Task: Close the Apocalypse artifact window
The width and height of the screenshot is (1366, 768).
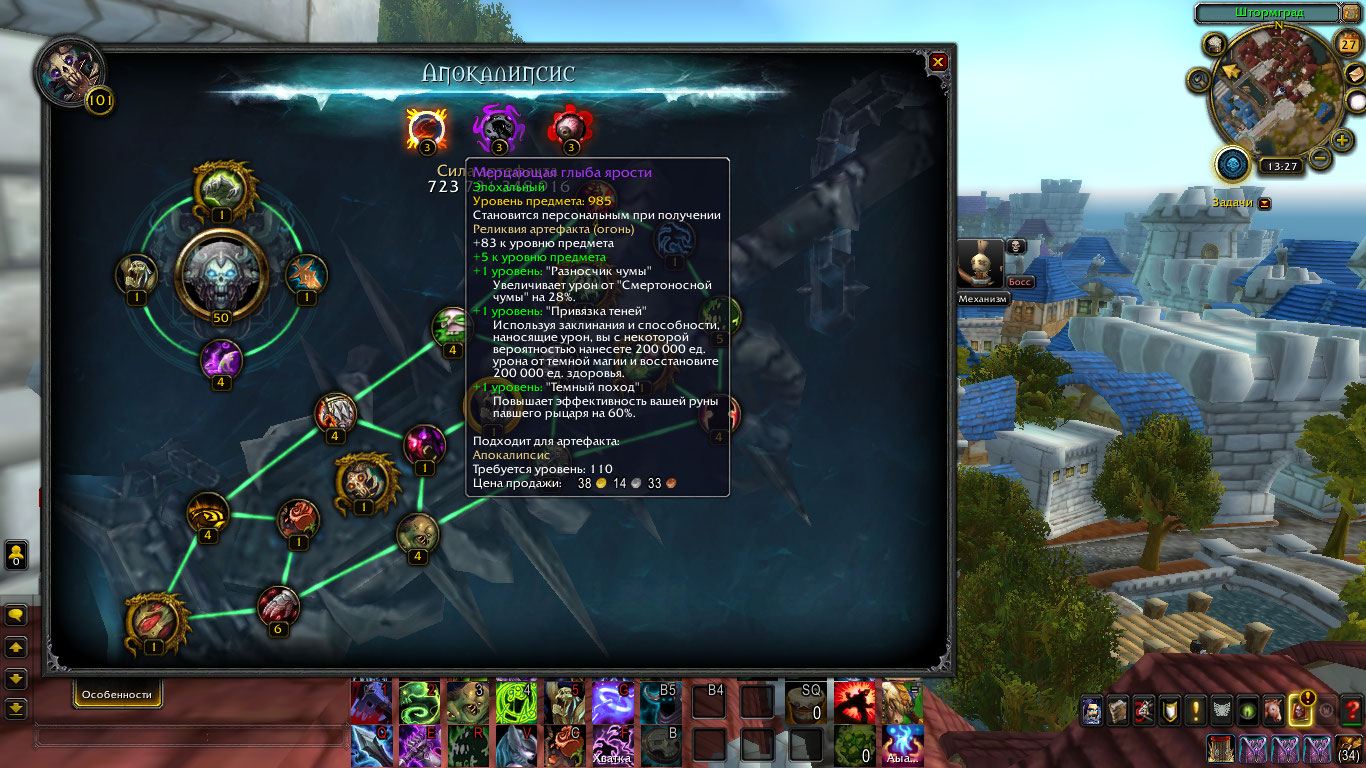Action: tap(938, 62)
